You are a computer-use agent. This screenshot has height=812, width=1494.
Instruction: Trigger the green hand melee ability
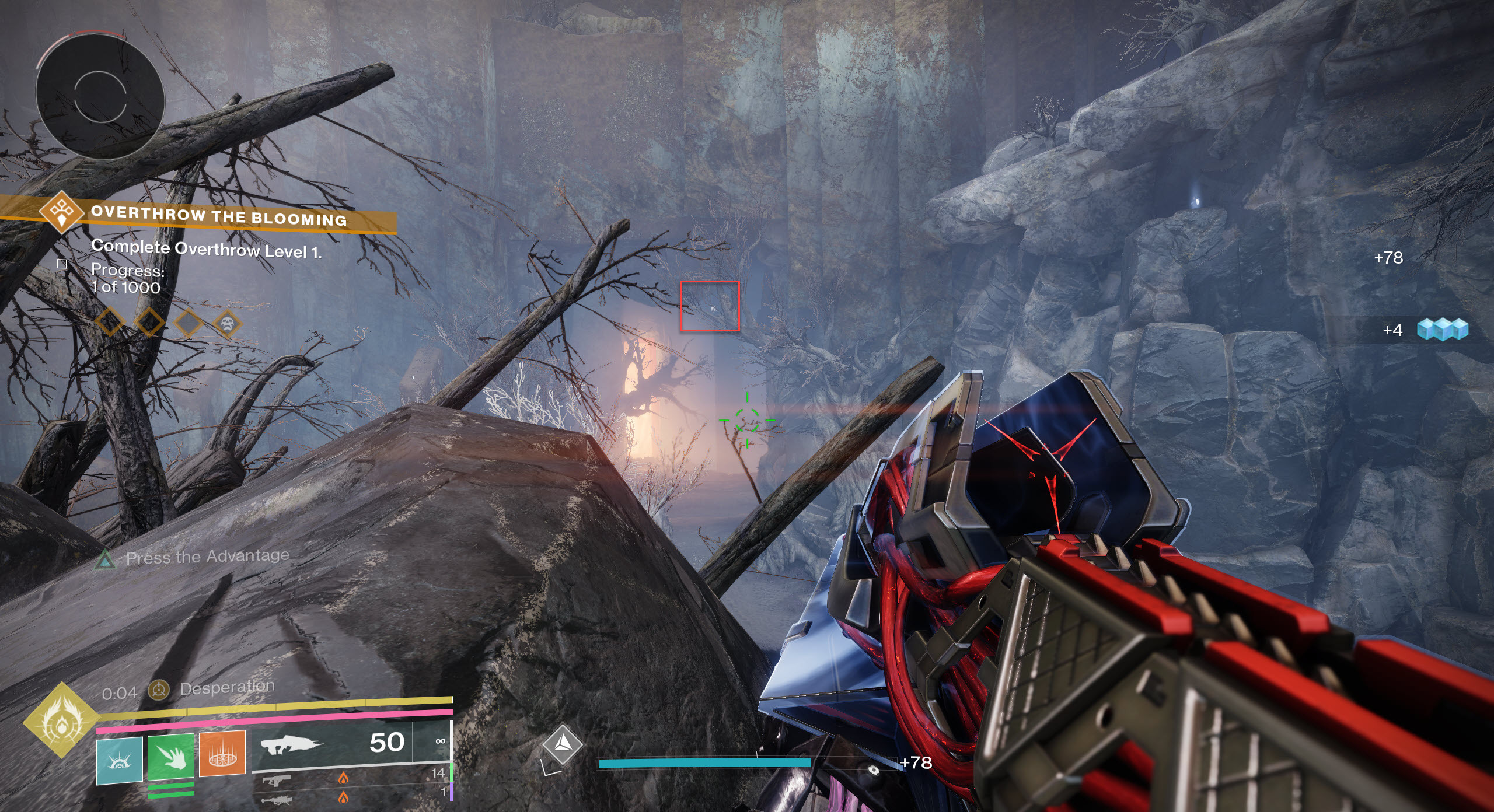click(170, 757)
